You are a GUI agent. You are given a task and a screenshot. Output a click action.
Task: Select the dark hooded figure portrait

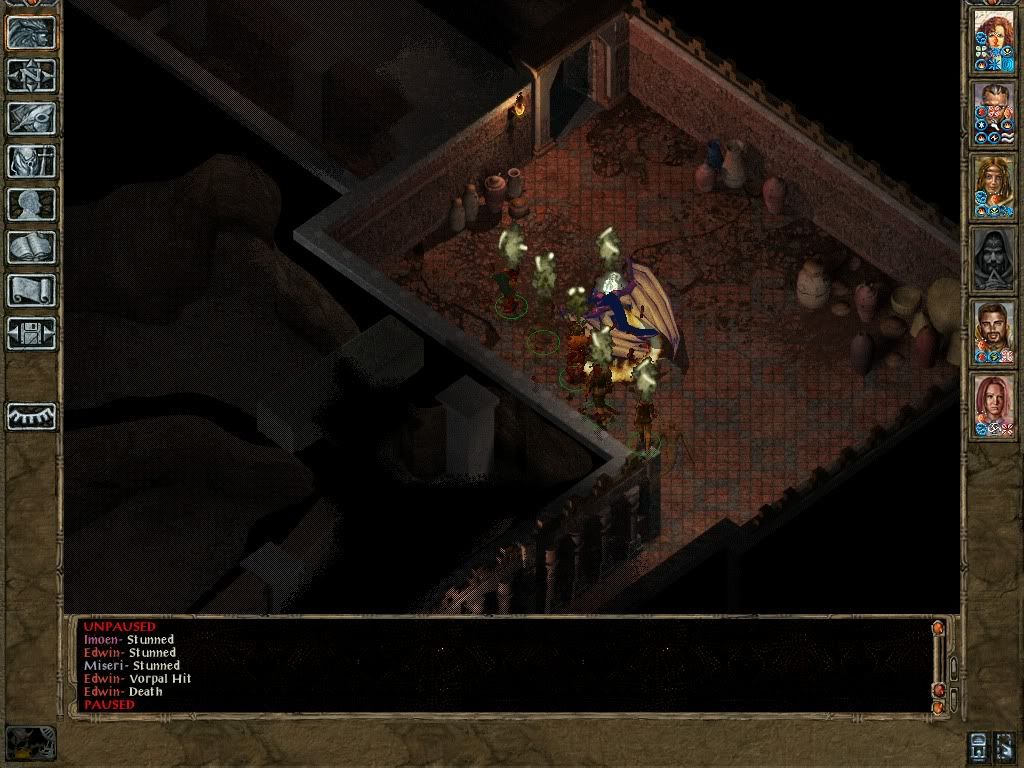point(994,259)
